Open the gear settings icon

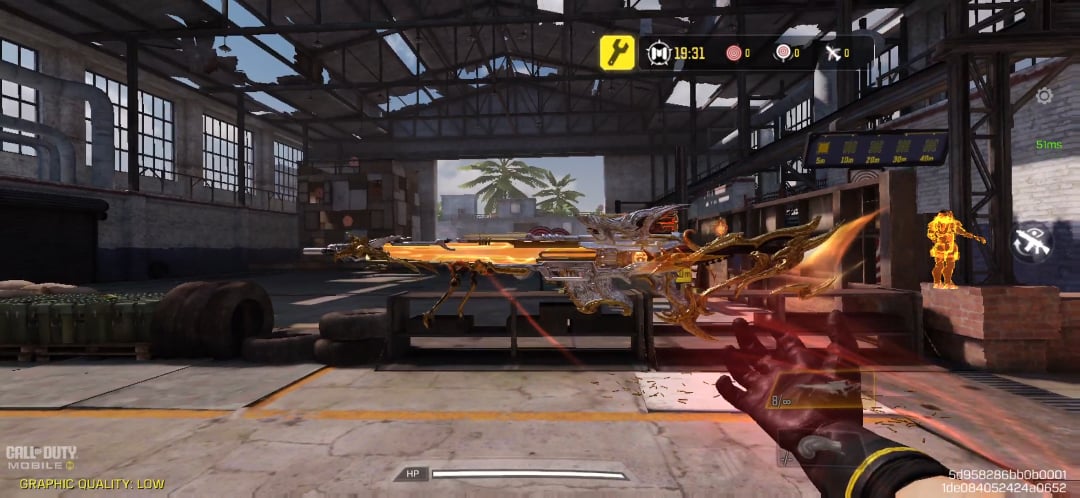tap(1044, 96)
